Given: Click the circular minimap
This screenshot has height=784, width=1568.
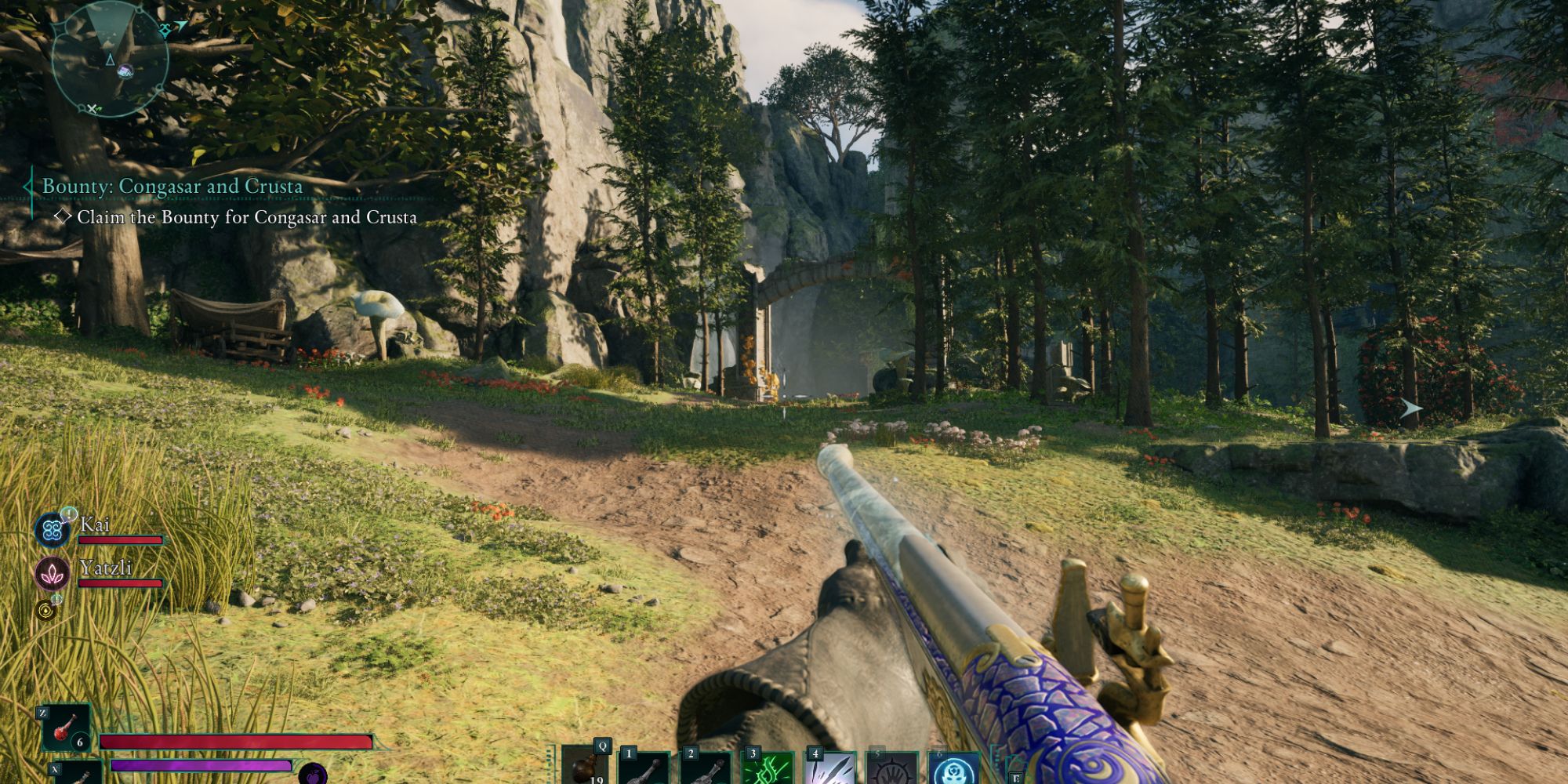Looking at the screenshot, I should coord(110,60).
